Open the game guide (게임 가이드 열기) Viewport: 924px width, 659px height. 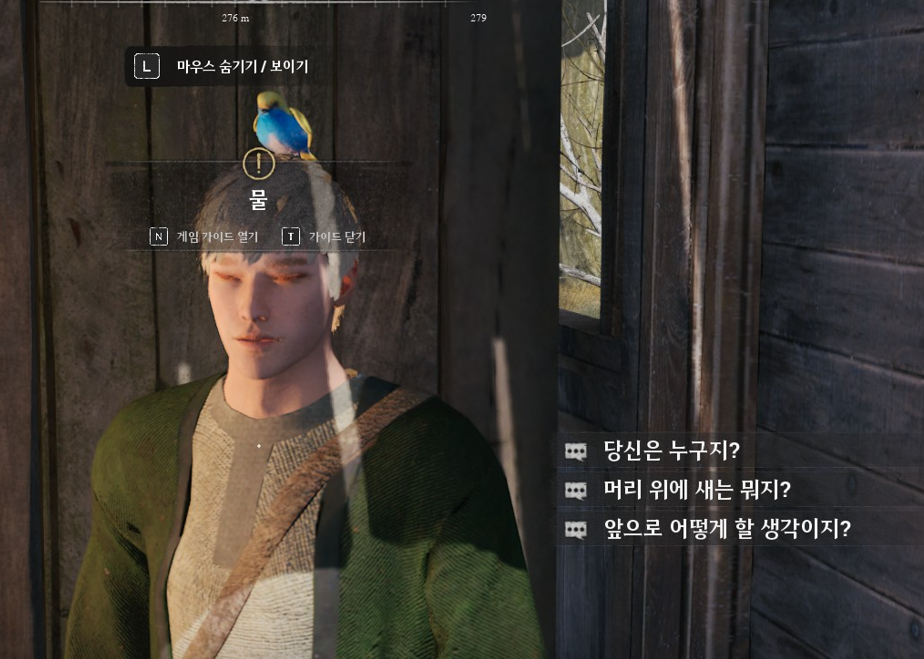tap(205, 237)
